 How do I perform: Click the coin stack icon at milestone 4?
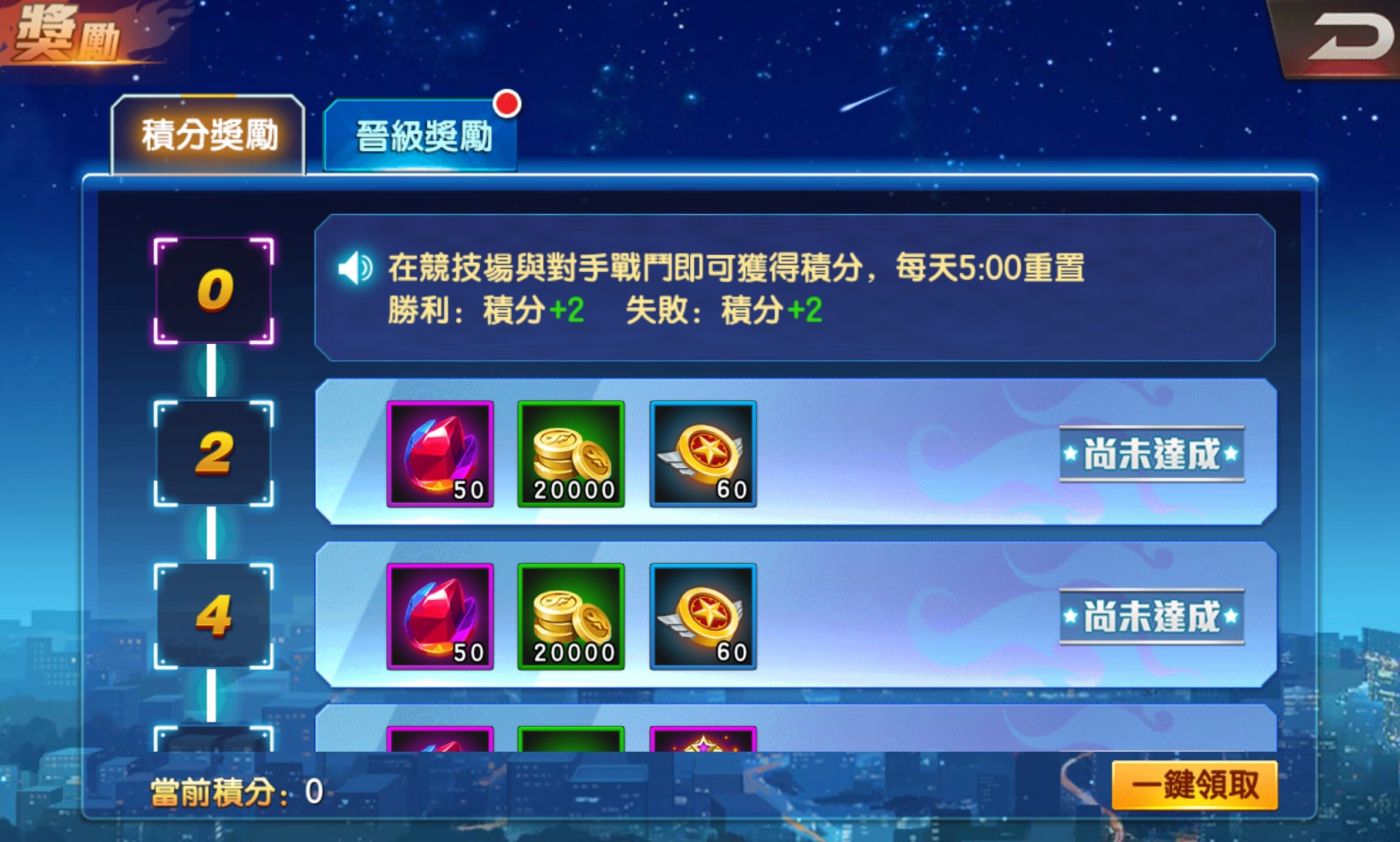coord(571,615)
